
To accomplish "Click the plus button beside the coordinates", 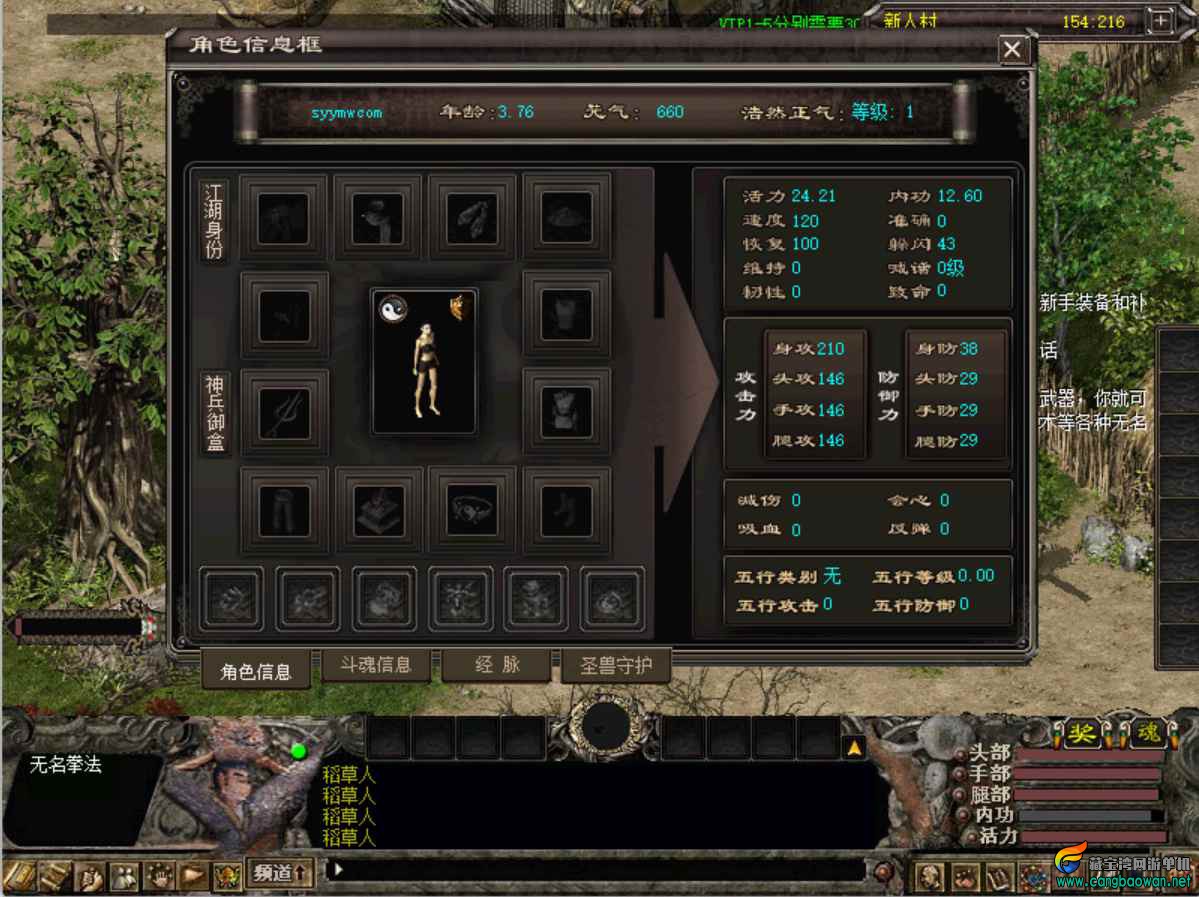I will [x=1160, y=20].
